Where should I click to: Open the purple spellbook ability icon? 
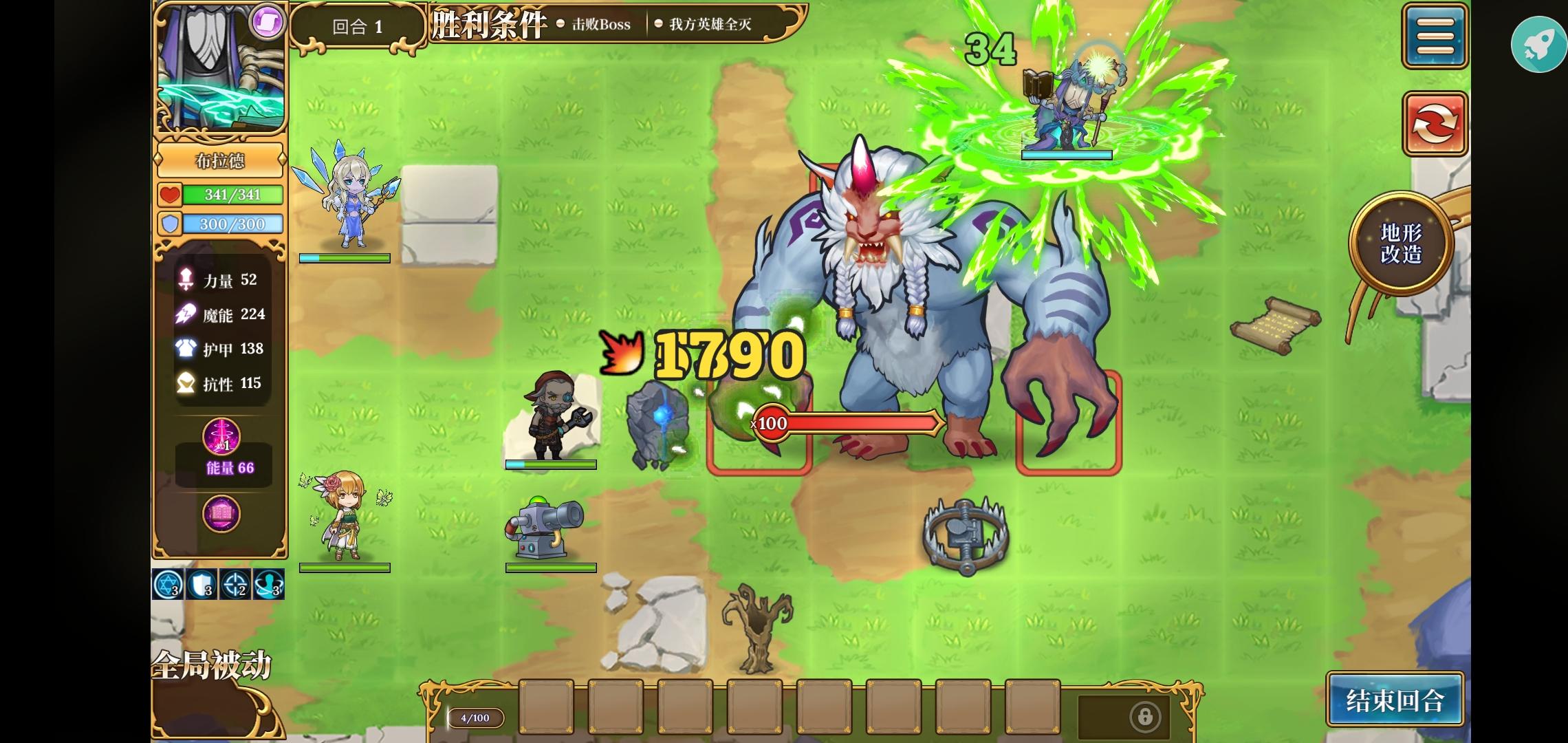tap(222, 515)
